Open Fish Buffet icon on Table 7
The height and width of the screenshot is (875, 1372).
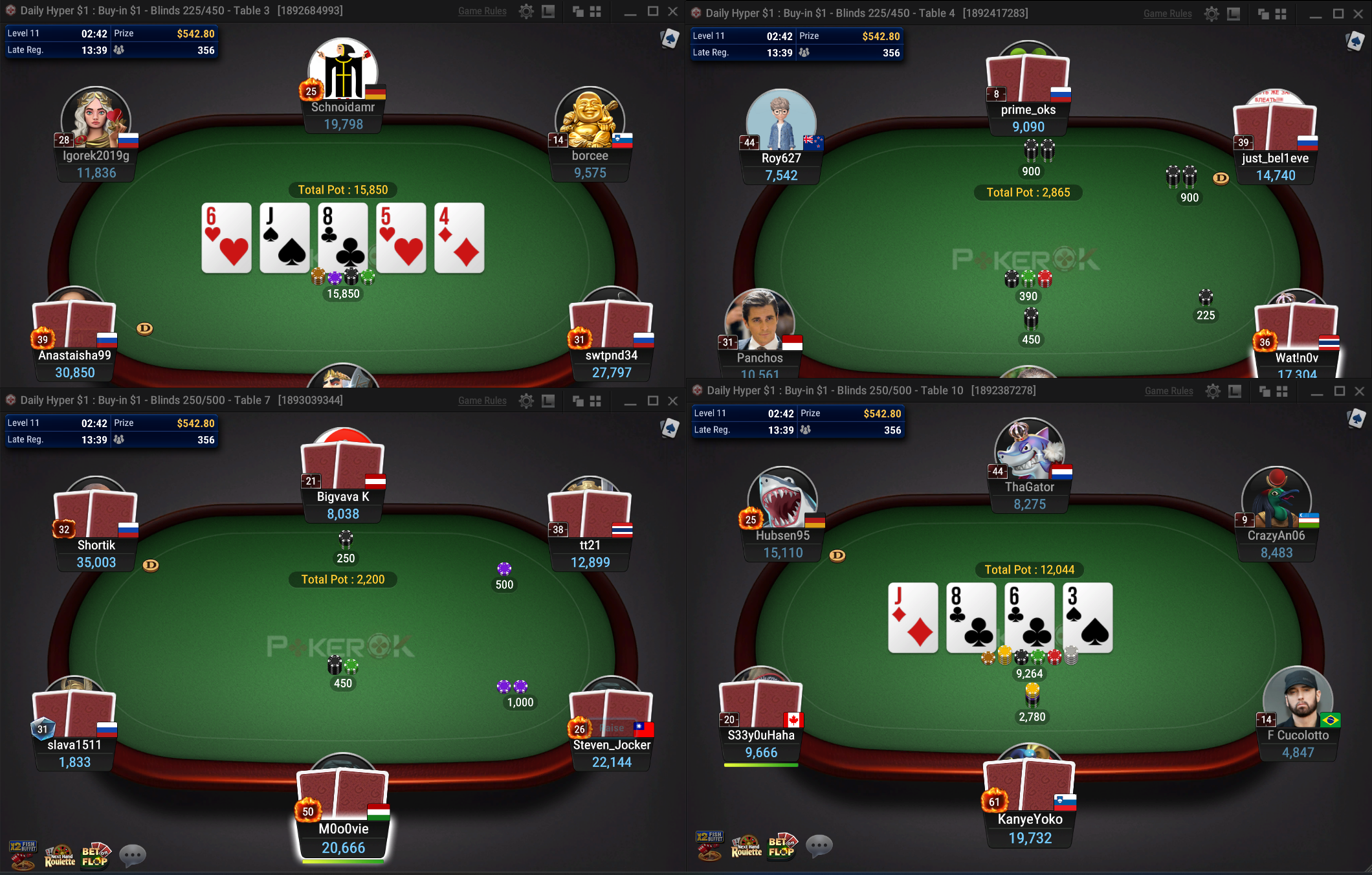pyautogui.click(x=23, y=854)
